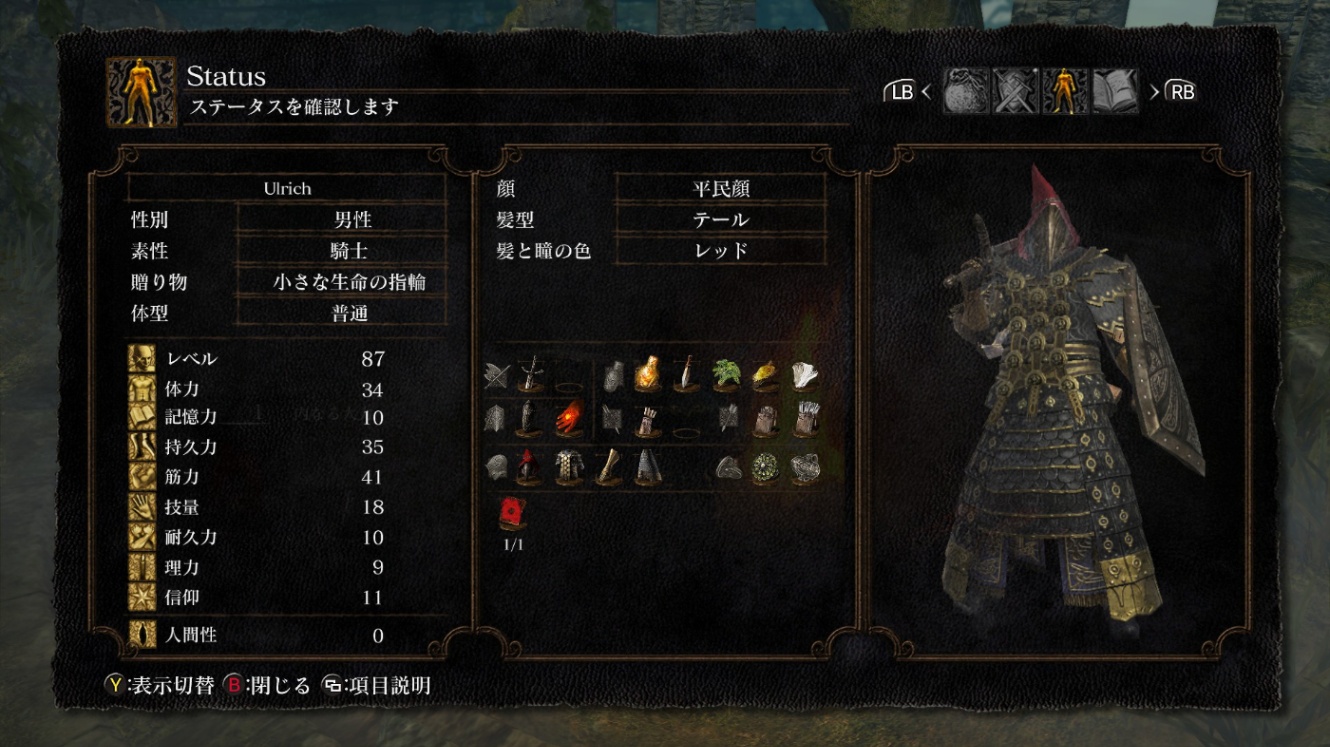Select the red talisman item marked 1/1
The height and width of the screenshot is (747, 1330).
pos(513,513)
